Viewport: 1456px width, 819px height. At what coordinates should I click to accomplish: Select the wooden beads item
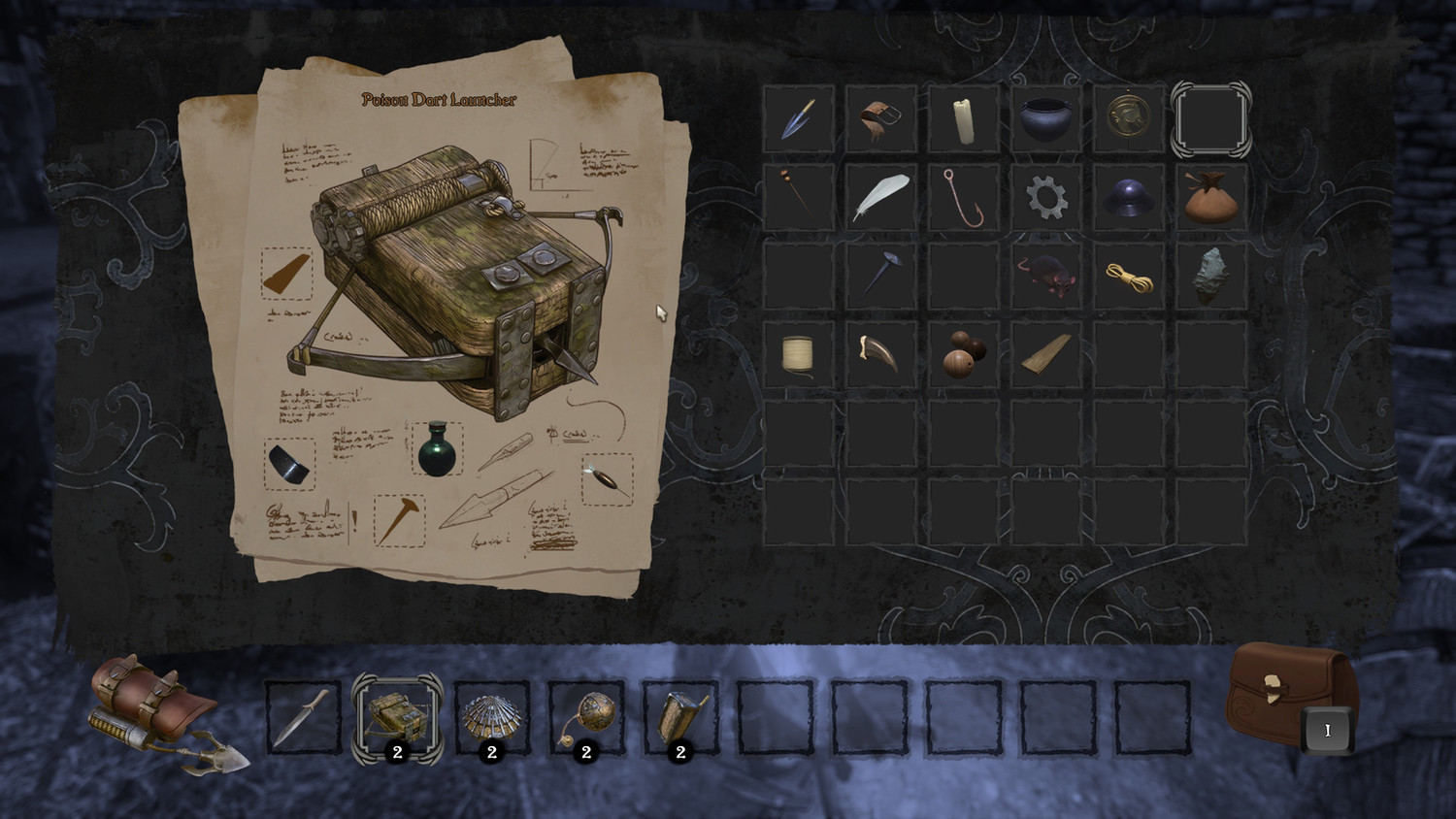(963, 354)
